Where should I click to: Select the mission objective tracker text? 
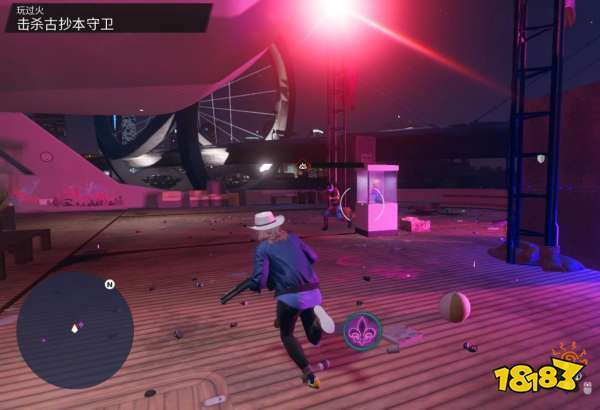(60, 23)
